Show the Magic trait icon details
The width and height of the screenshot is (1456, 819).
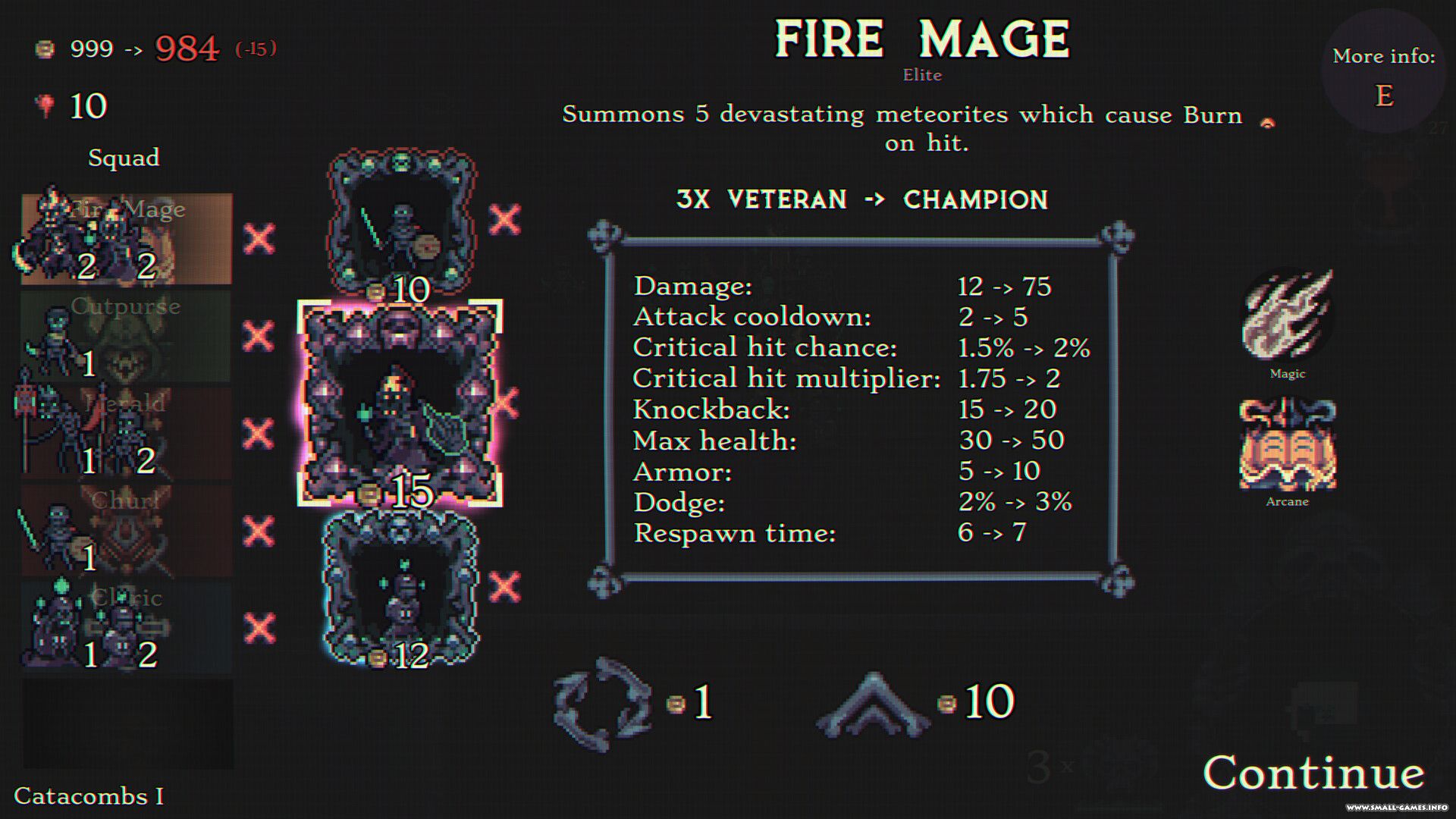point(1288,315)
